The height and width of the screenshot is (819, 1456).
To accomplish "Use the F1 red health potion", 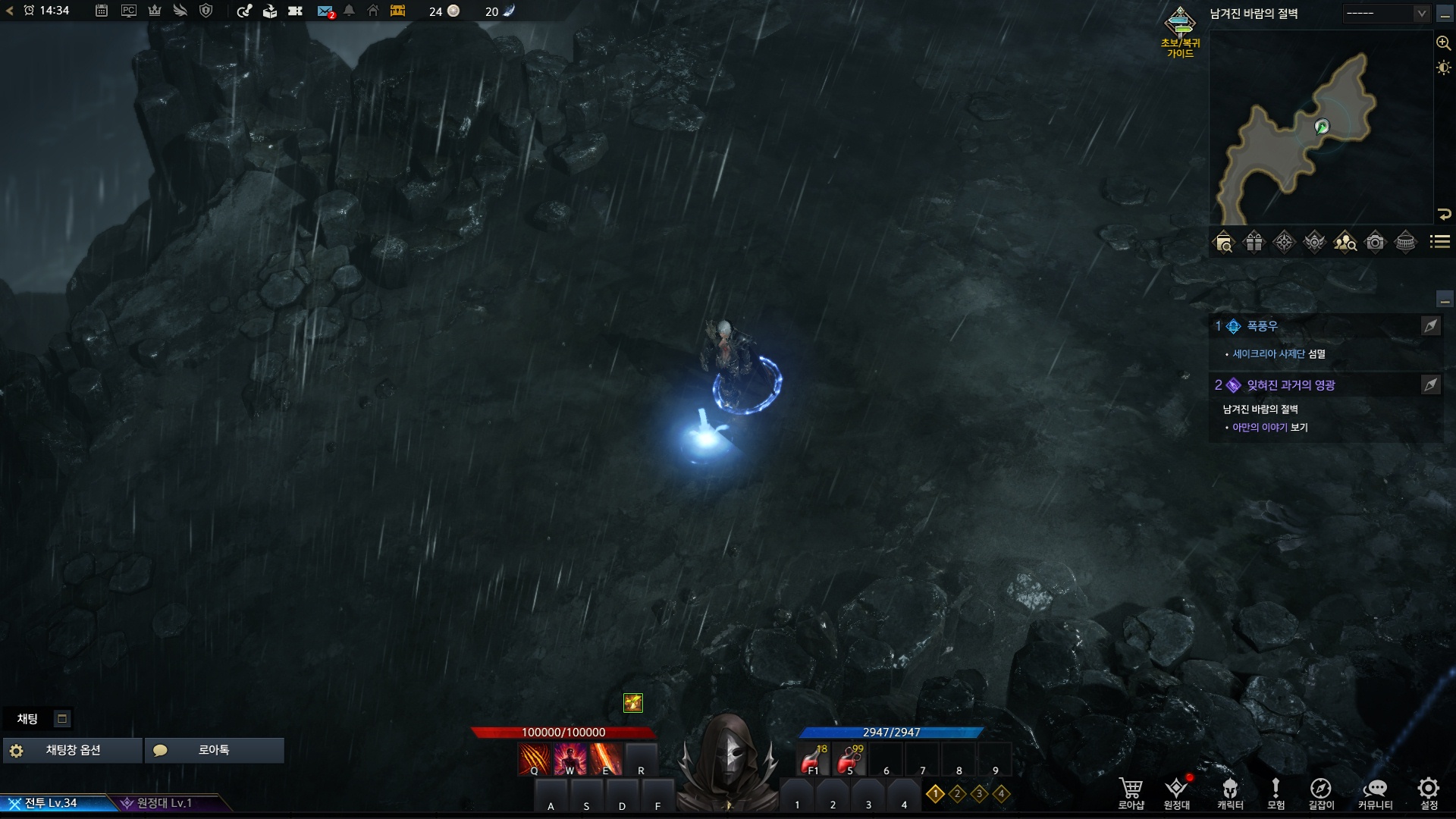I will tap(814, 759).
